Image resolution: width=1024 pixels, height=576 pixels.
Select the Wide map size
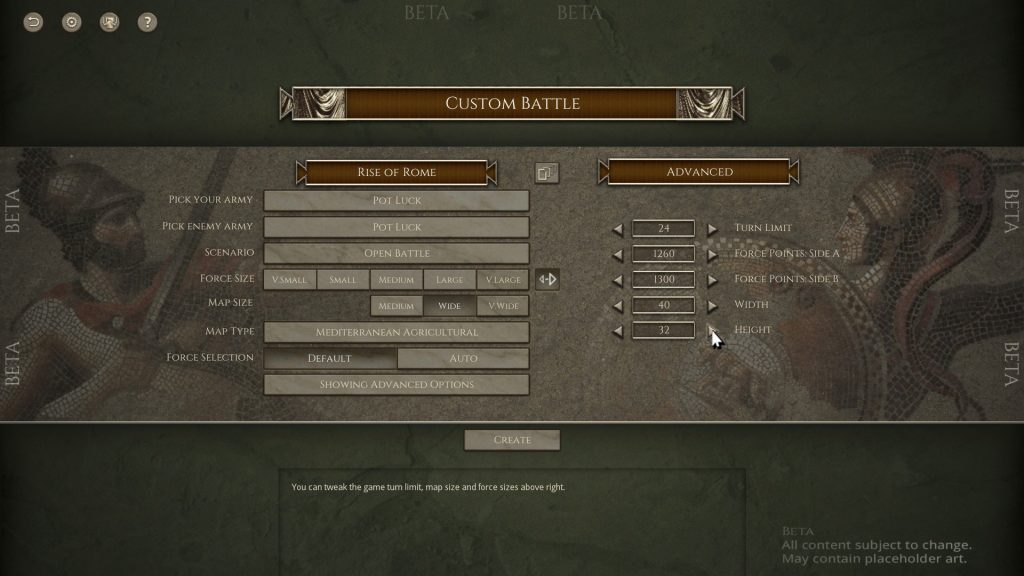(449, 306)
